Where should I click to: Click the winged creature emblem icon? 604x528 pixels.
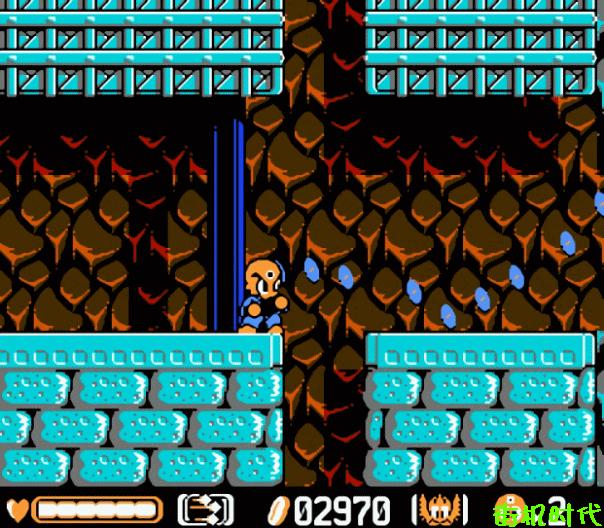click(x=440, y=509)
